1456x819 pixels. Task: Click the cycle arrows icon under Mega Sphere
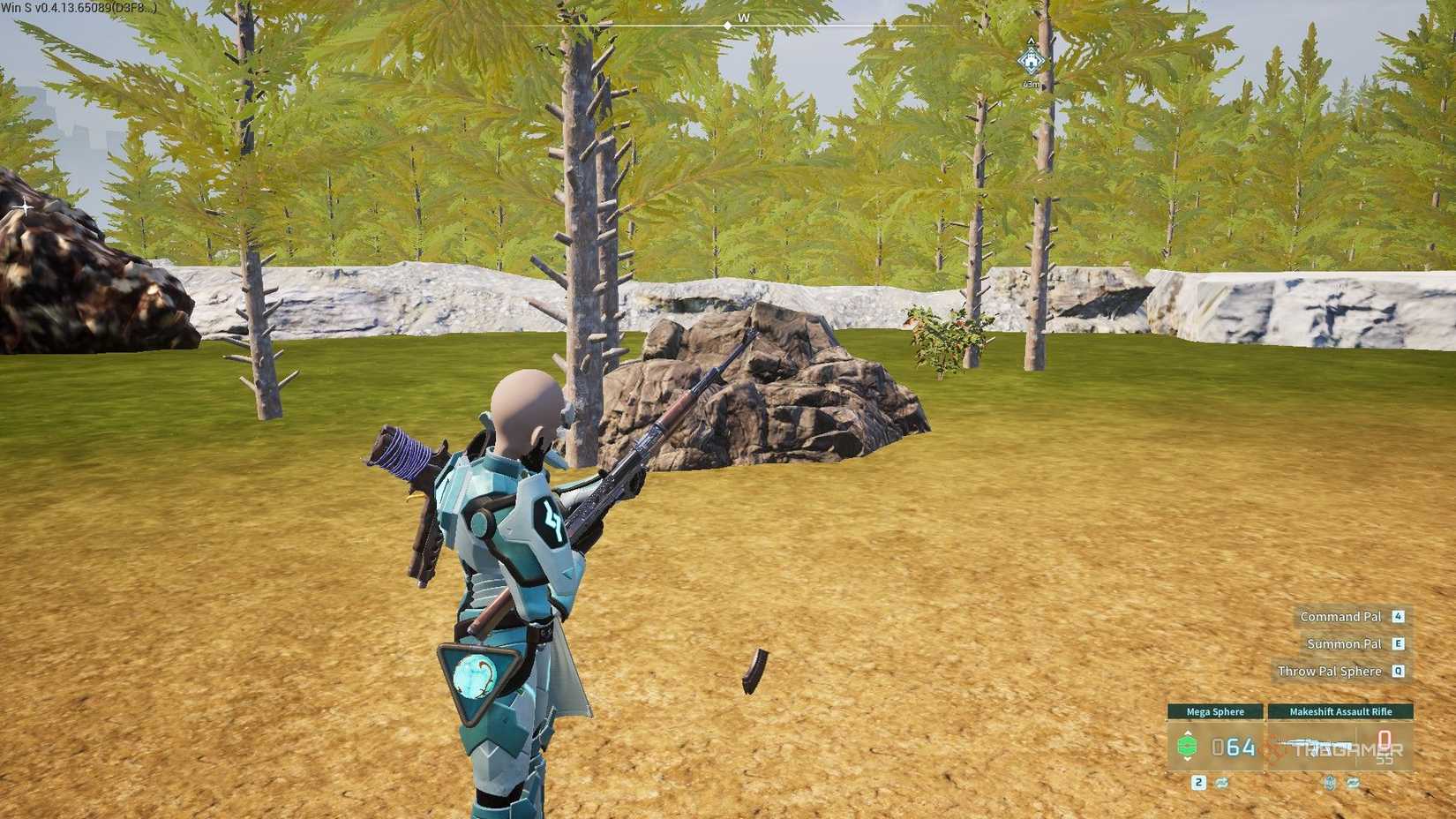point(1221,783)
